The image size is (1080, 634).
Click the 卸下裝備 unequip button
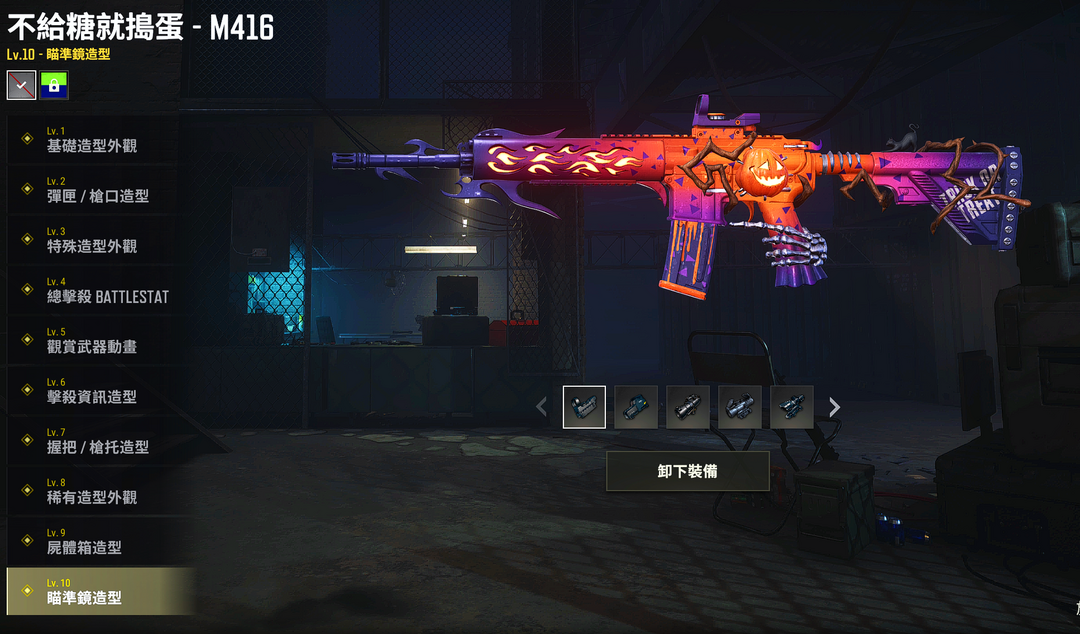coord(687,471)
